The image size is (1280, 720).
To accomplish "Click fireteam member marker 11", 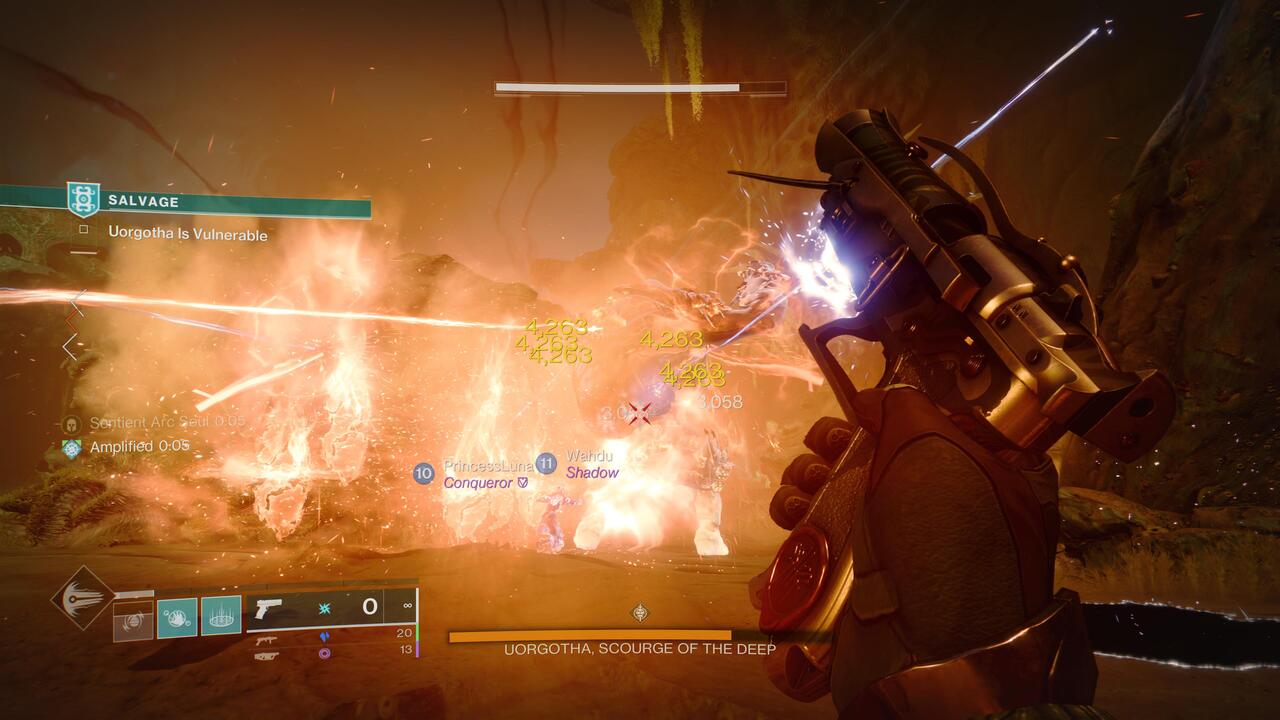I will click(545, 462).
